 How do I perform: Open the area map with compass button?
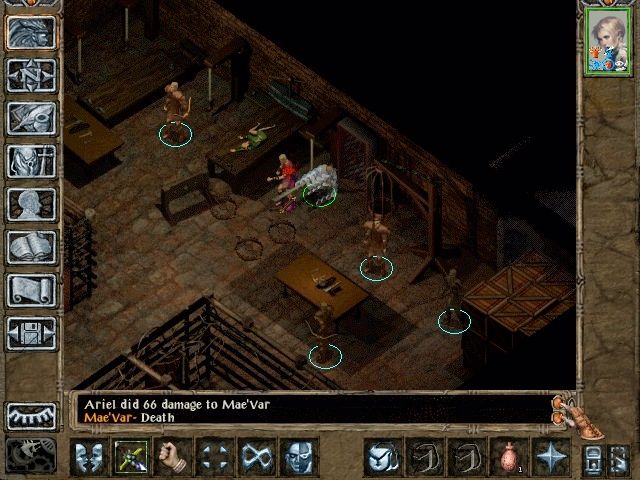pos(31,75)
